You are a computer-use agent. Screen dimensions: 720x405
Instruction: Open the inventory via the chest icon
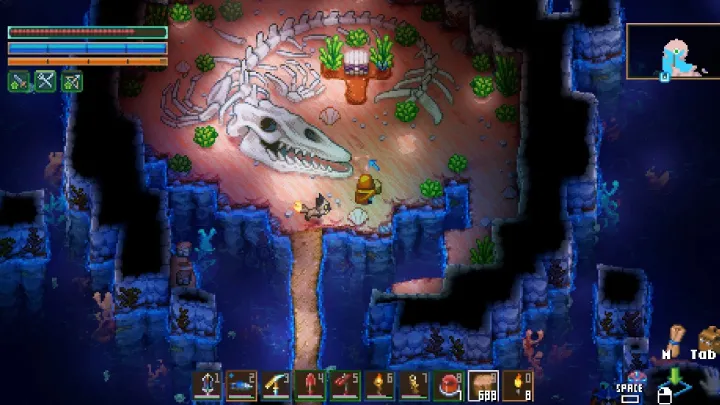click(x=707, y=336)
